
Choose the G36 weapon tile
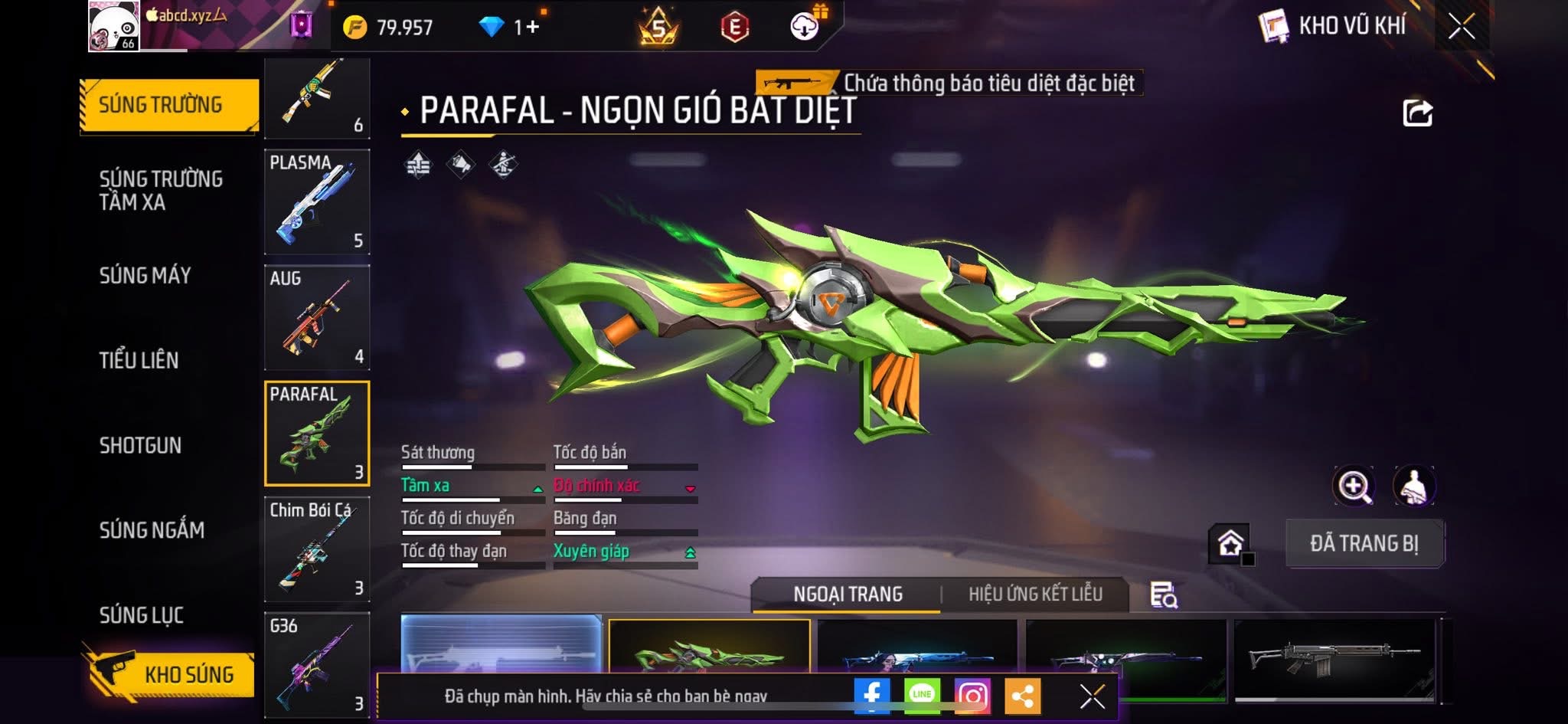coord(317,663)
